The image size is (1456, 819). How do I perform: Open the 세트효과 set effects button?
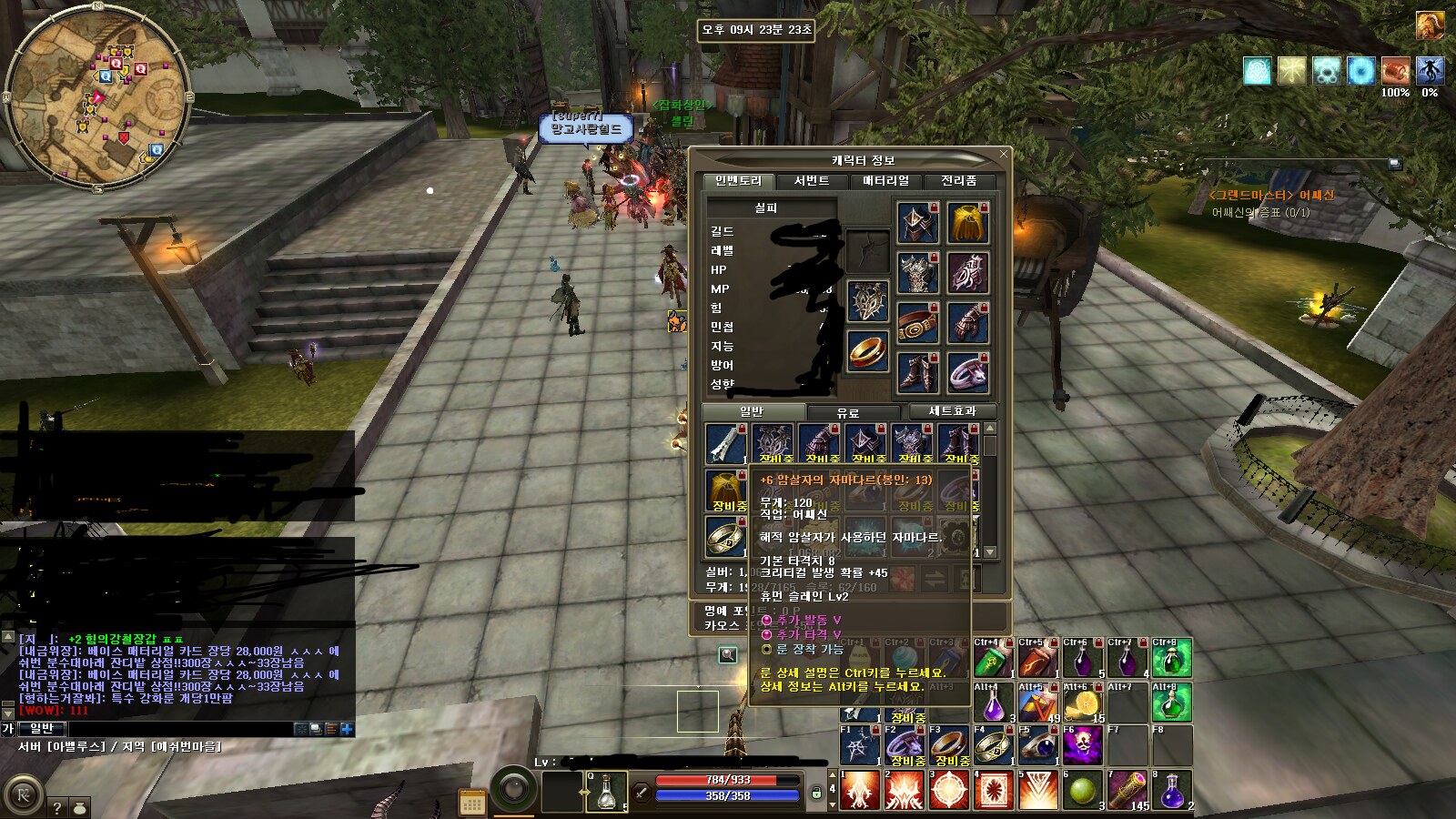952,411
